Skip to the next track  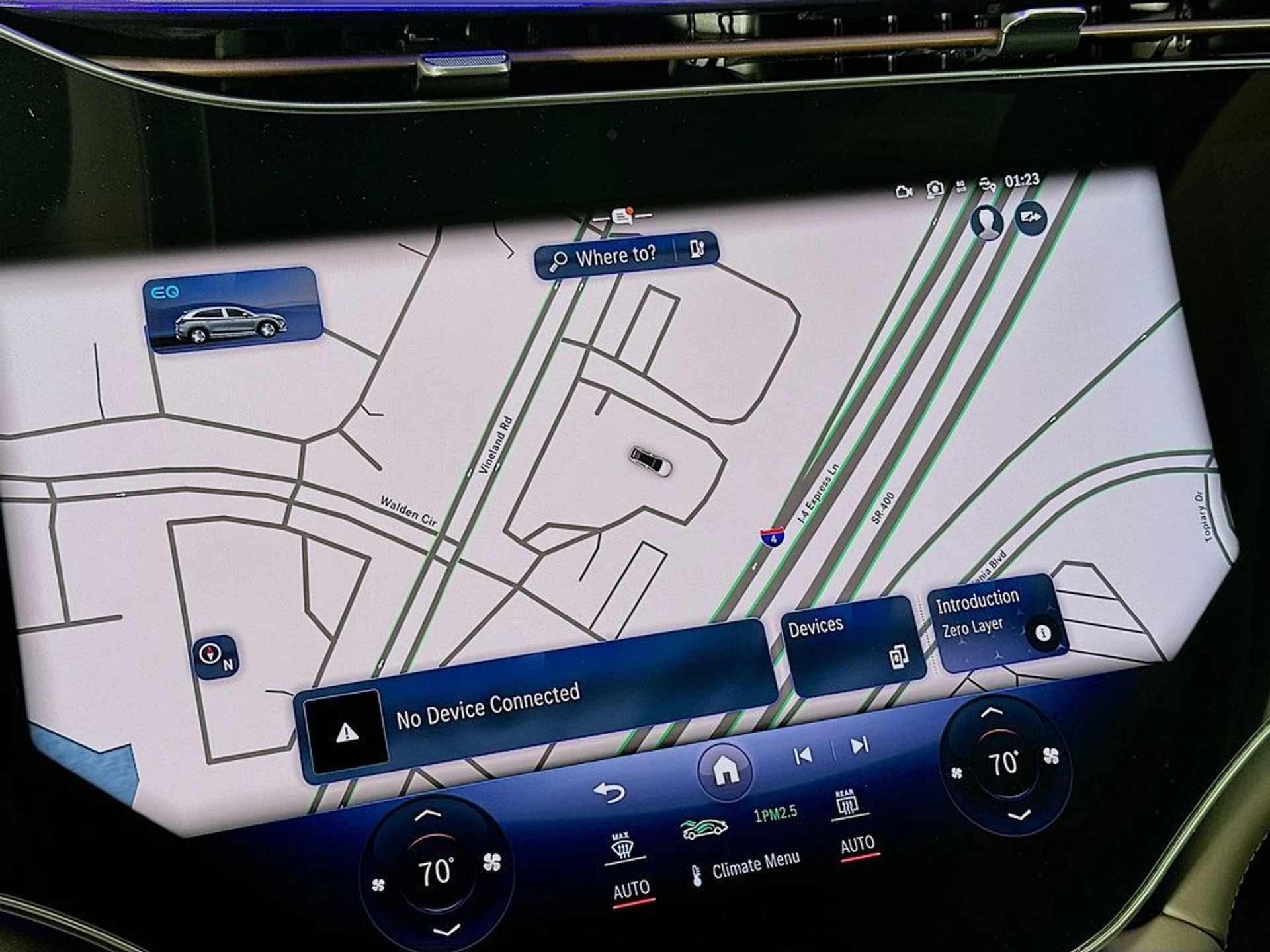pos(860,746)
